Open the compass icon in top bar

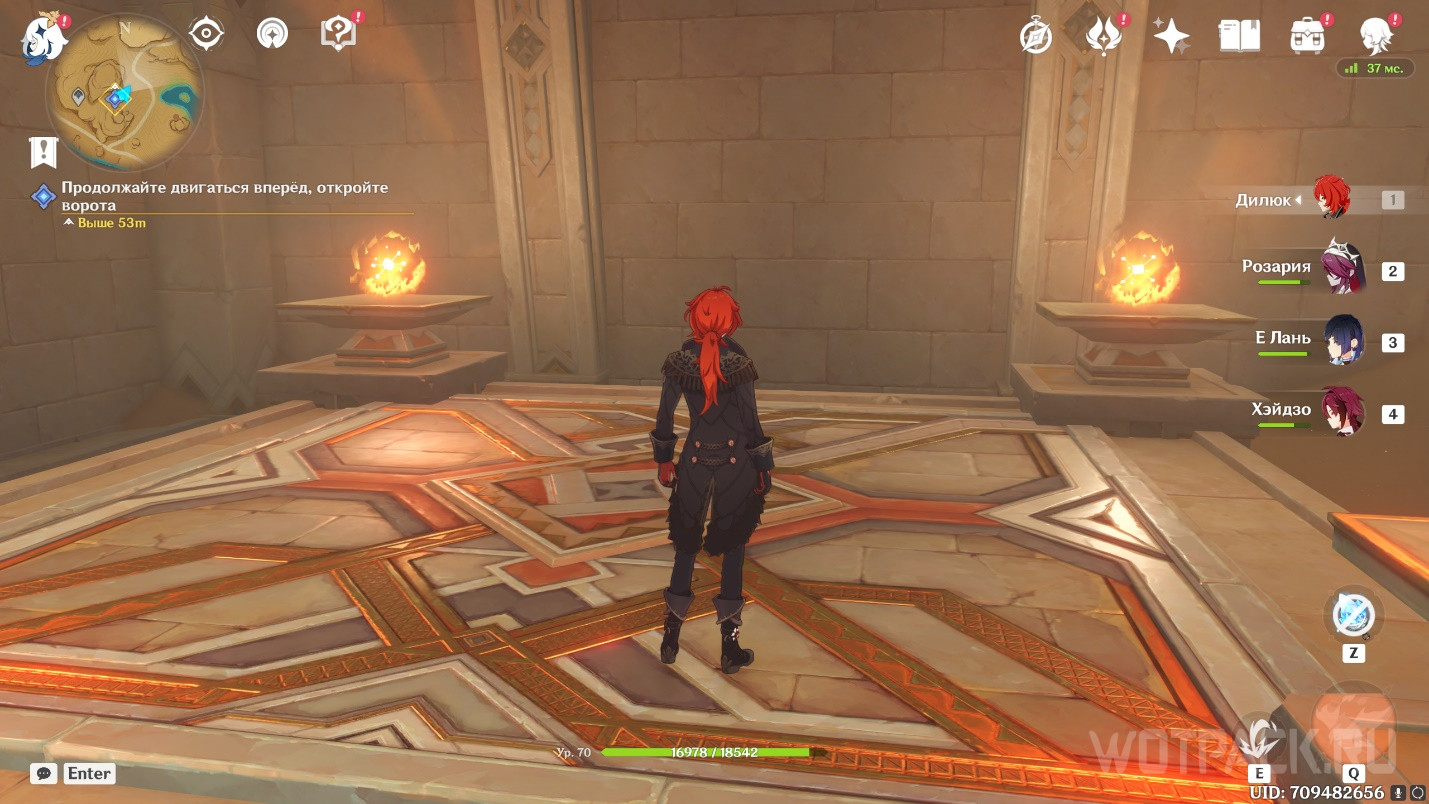pyautogui.click(x=1035, y=36)
